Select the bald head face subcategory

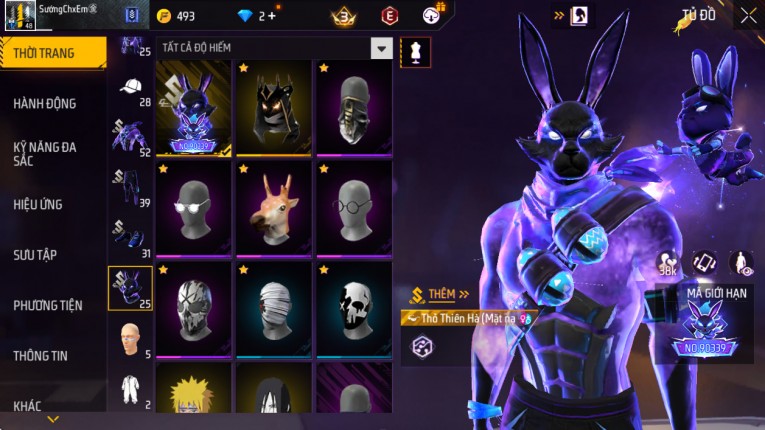coord(130,339)
